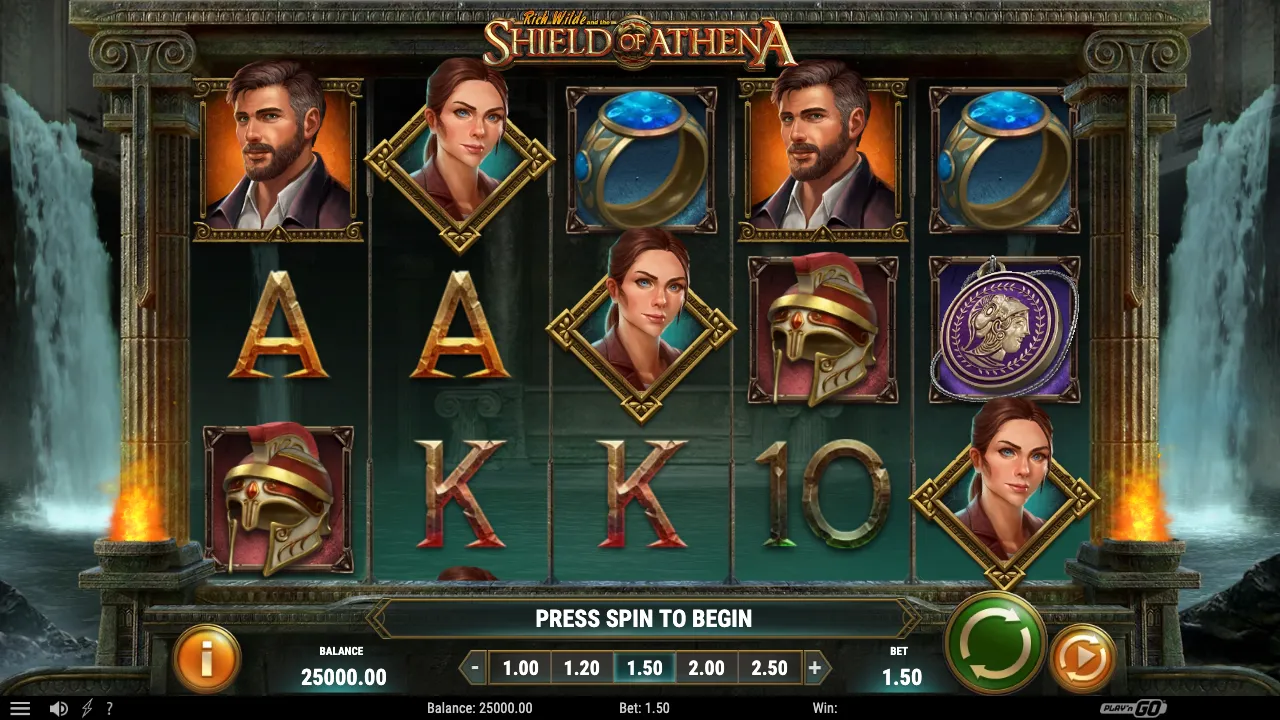Image resolution: width=1280 pixels, height=720 pixels.
Task: Choose the 2.00 bet amount
Action: [707, 666]
